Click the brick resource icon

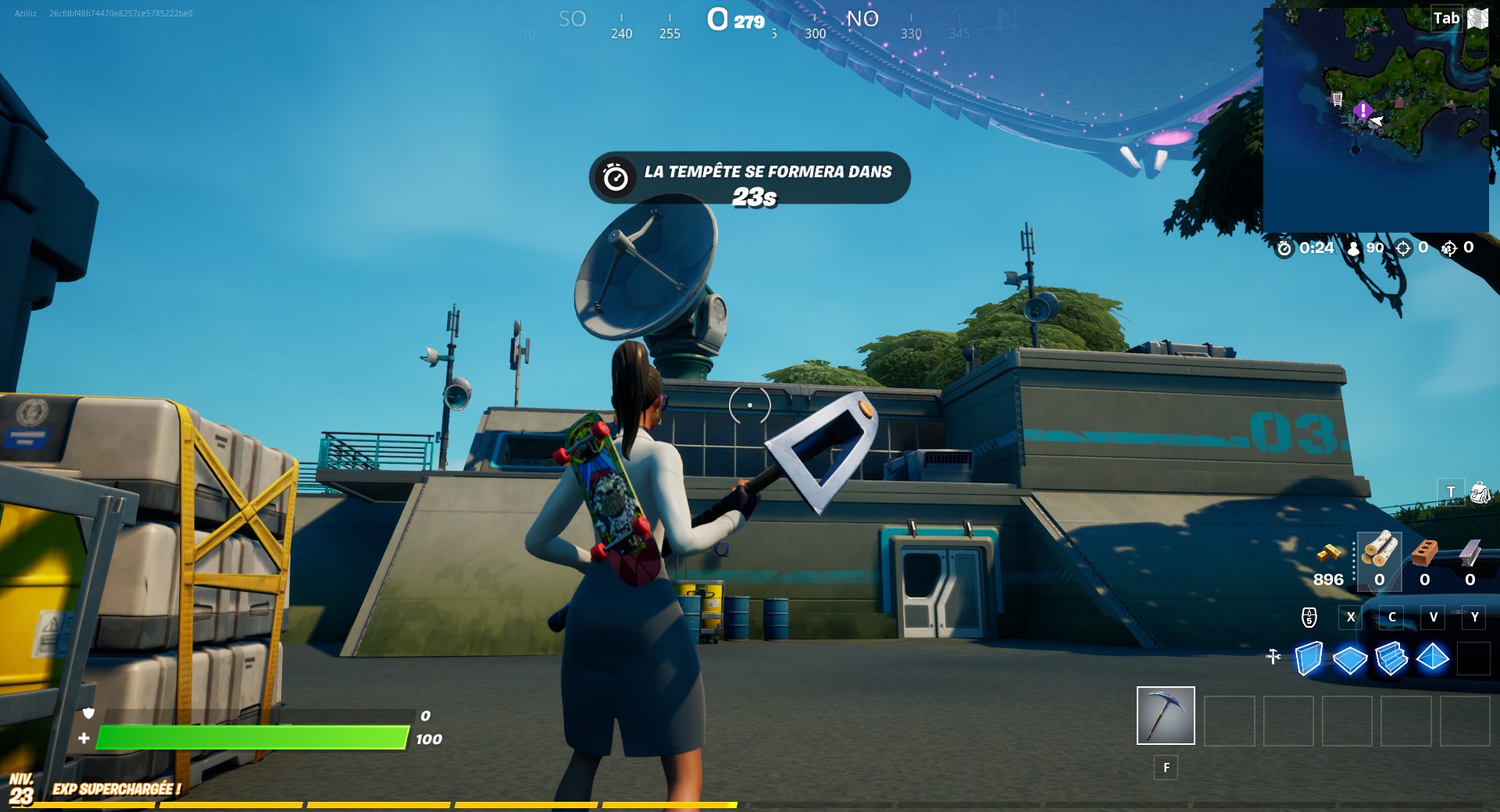click(x=1425, y=551)
